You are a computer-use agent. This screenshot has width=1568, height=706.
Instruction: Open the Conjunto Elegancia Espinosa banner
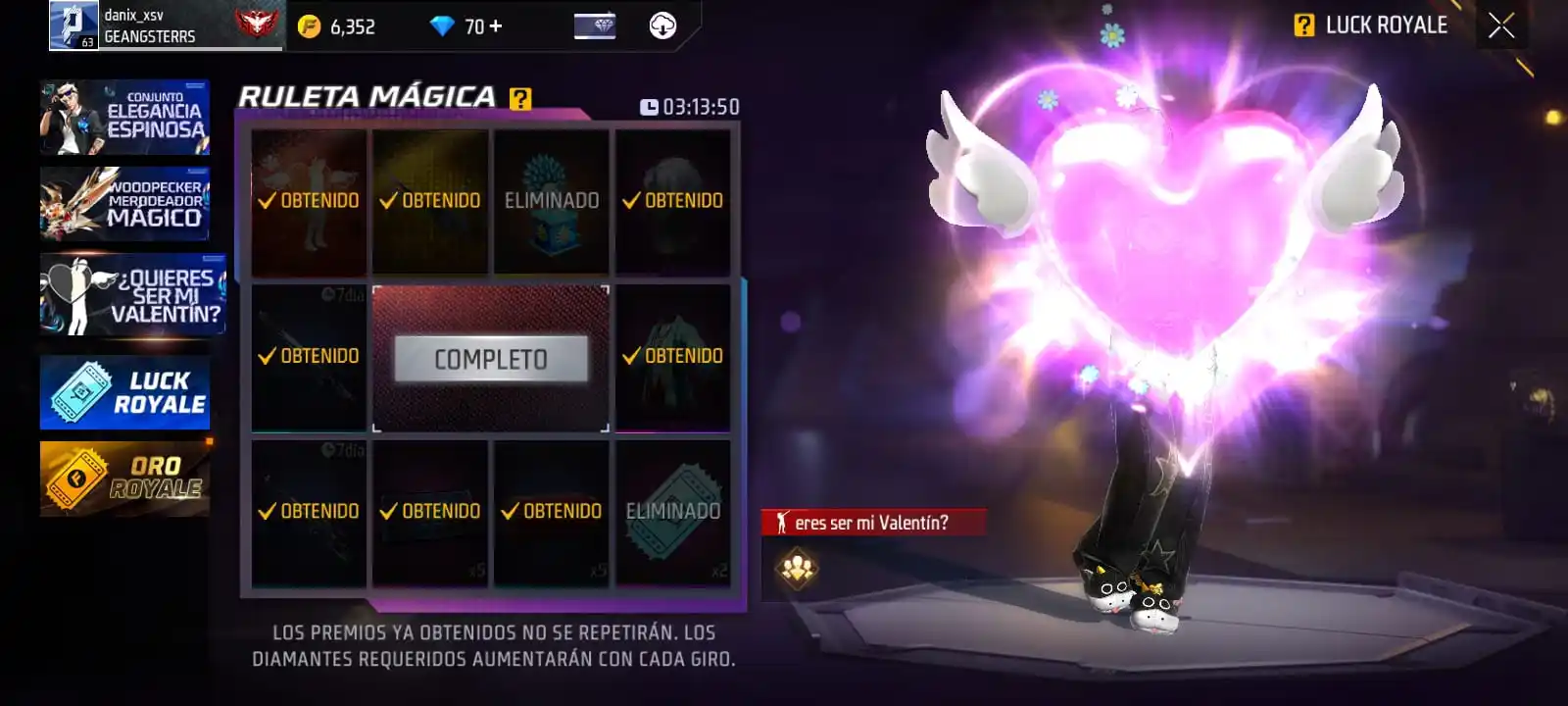point(124,118)
